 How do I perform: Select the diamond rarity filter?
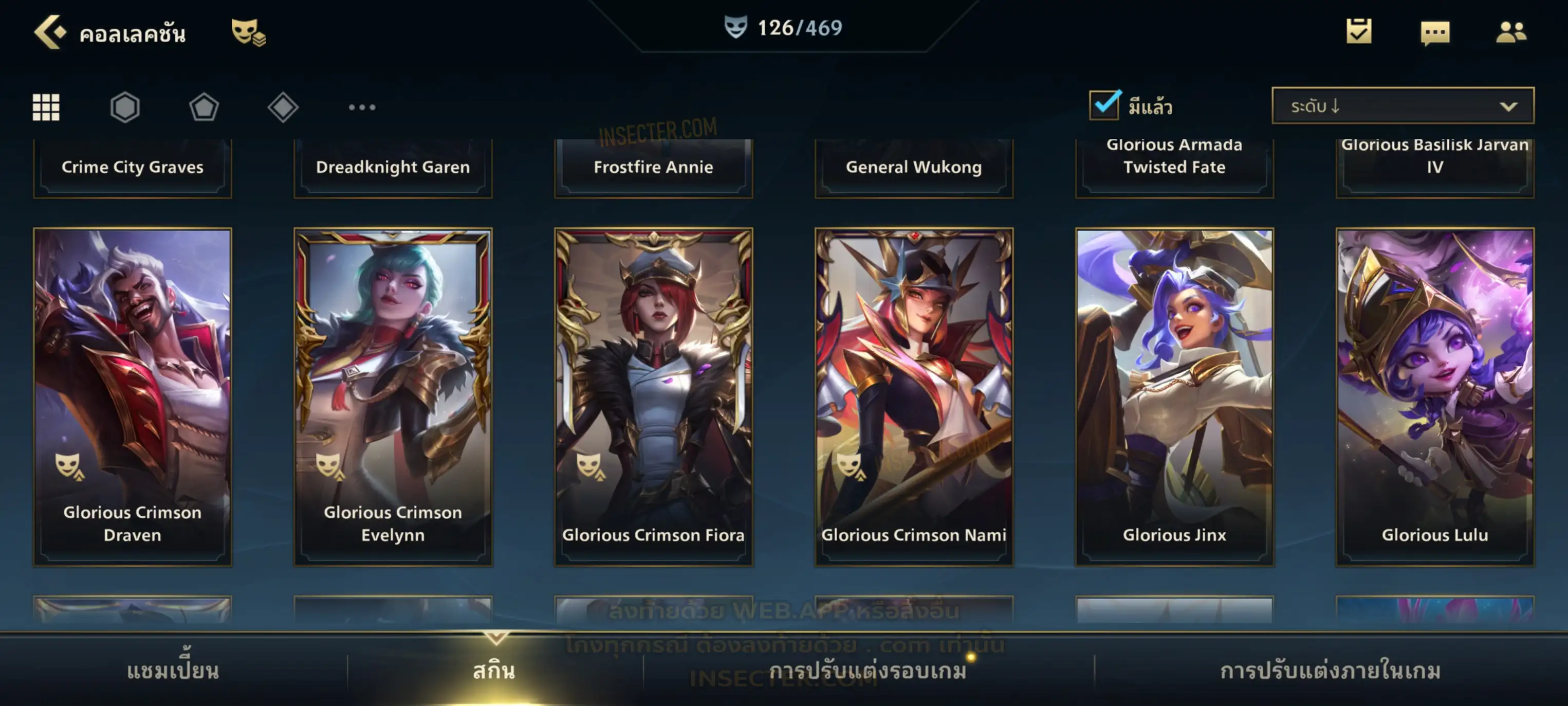(283, 108)
